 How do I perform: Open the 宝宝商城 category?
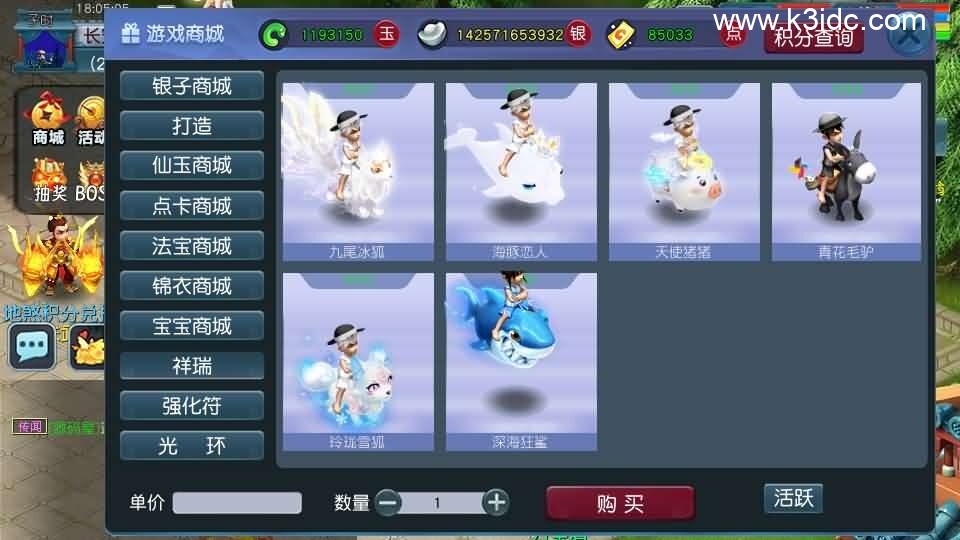192,326
